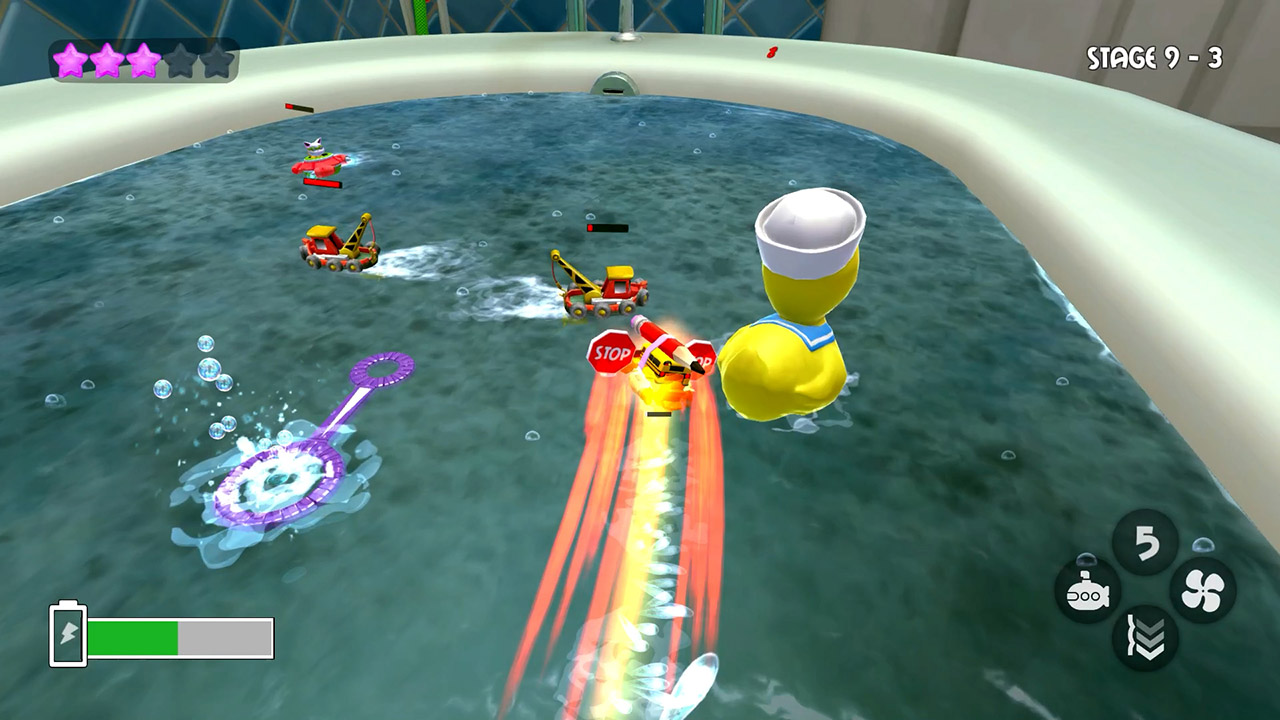Activate the submarine ability icon
The image size is (1280, 720).
click(x=1087, y=592)
